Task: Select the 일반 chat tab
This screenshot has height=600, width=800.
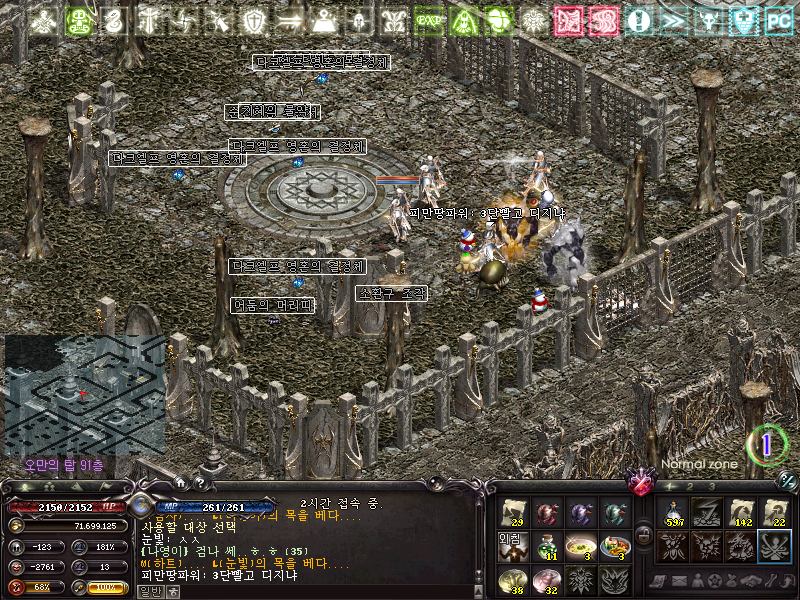Action: pyautogui.click(x=148, y=591)
